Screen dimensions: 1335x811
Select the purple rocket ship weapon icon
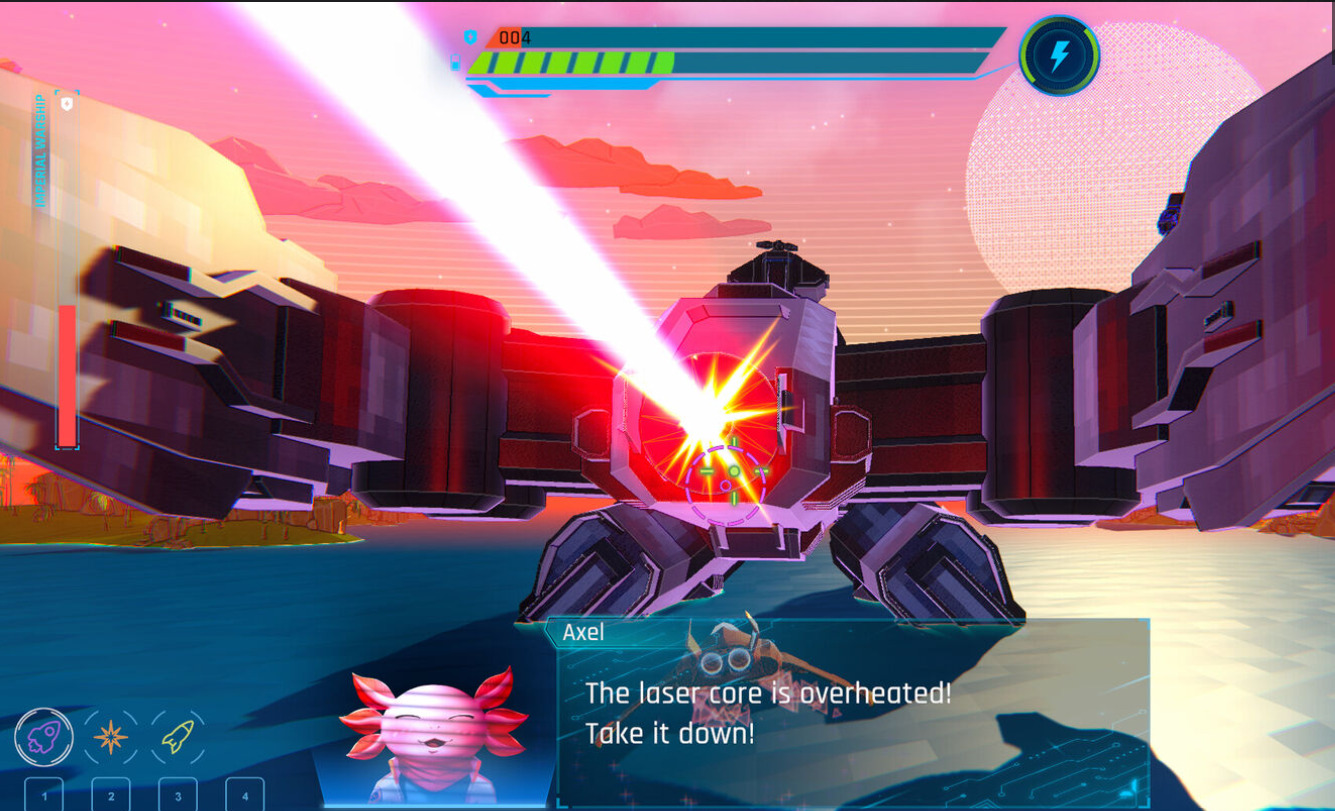pos(44,738)
